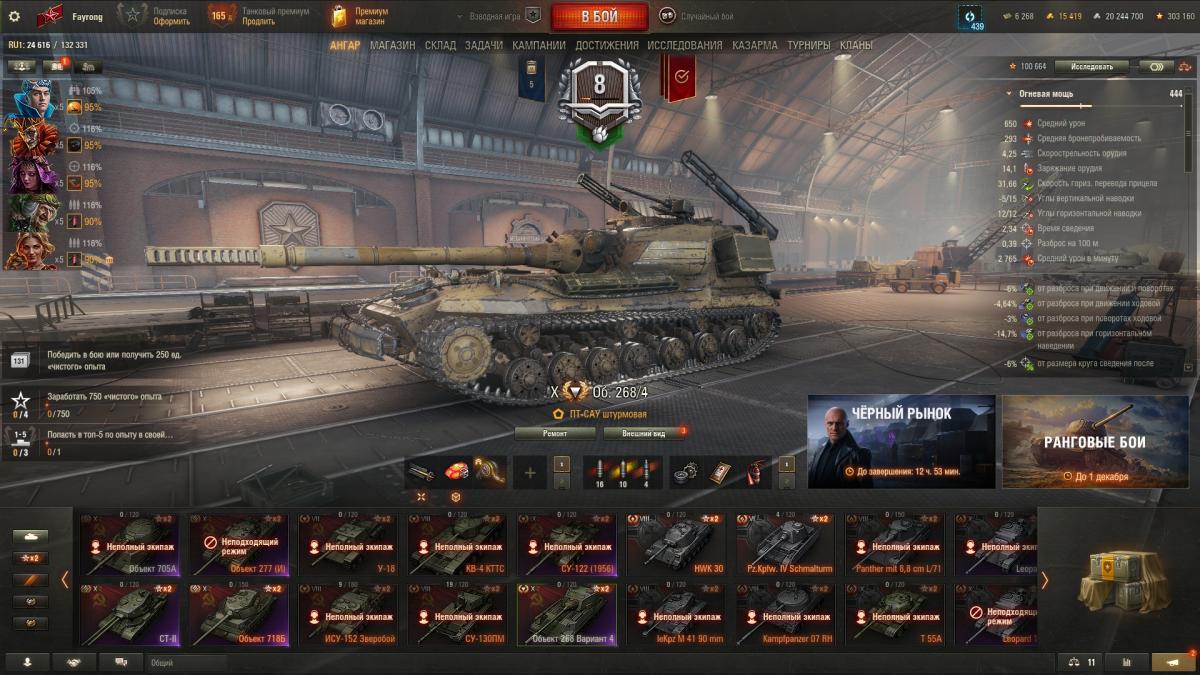
Task: Select the Объект 705А tank in carousel
Action: (130, 546)
